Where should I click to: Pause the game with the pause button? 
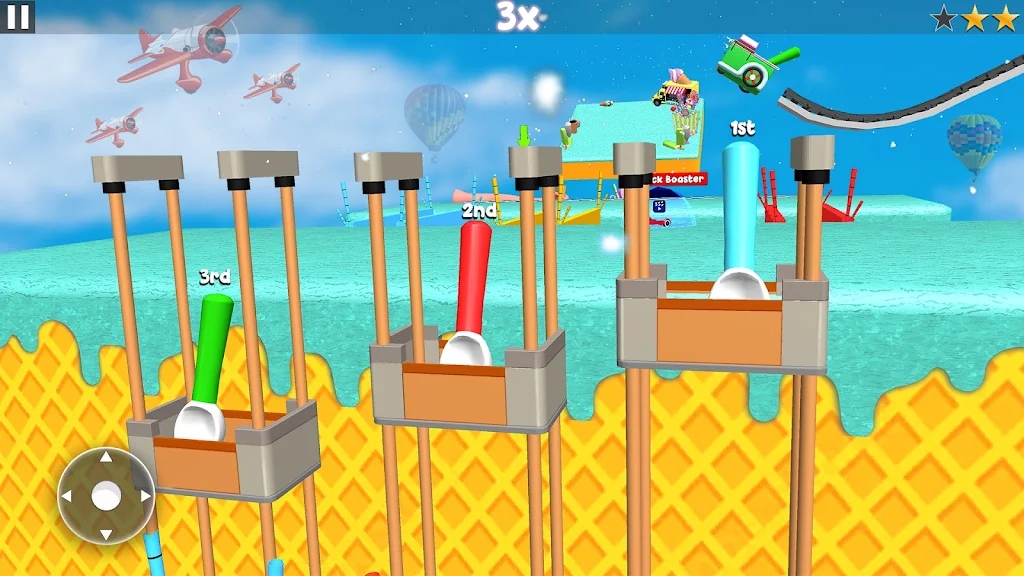click(18, 16)
